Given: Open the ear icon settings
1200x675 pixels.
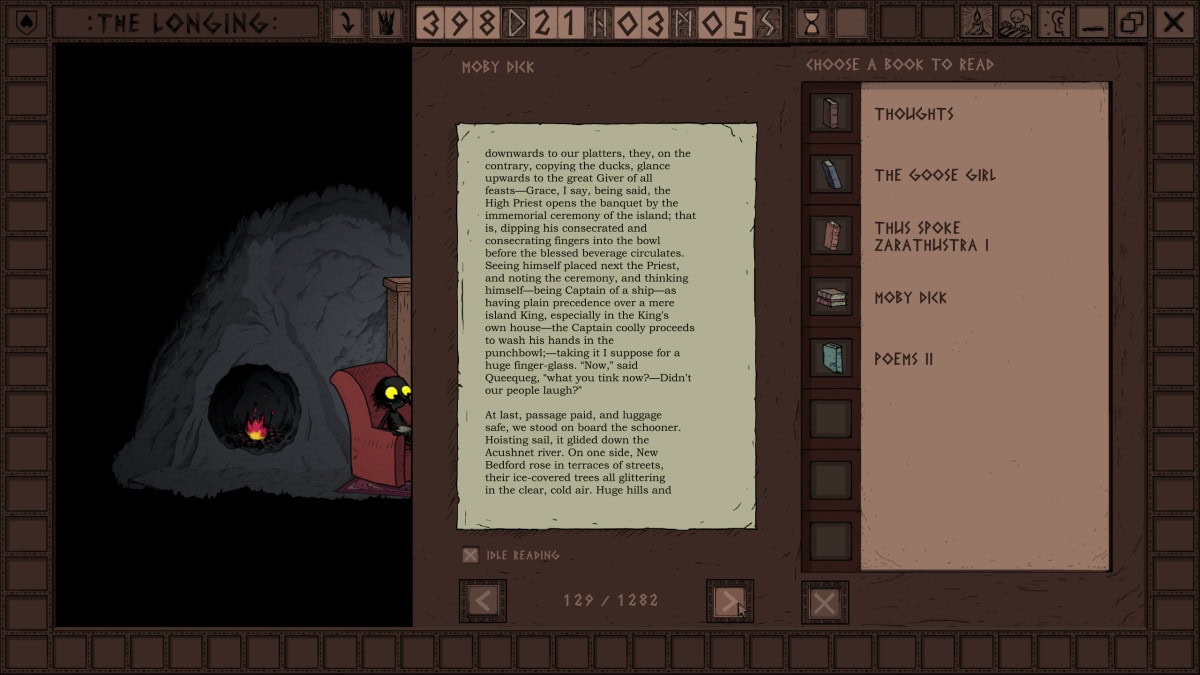Looking at the screenshot, I should (x=1054, y=22).
